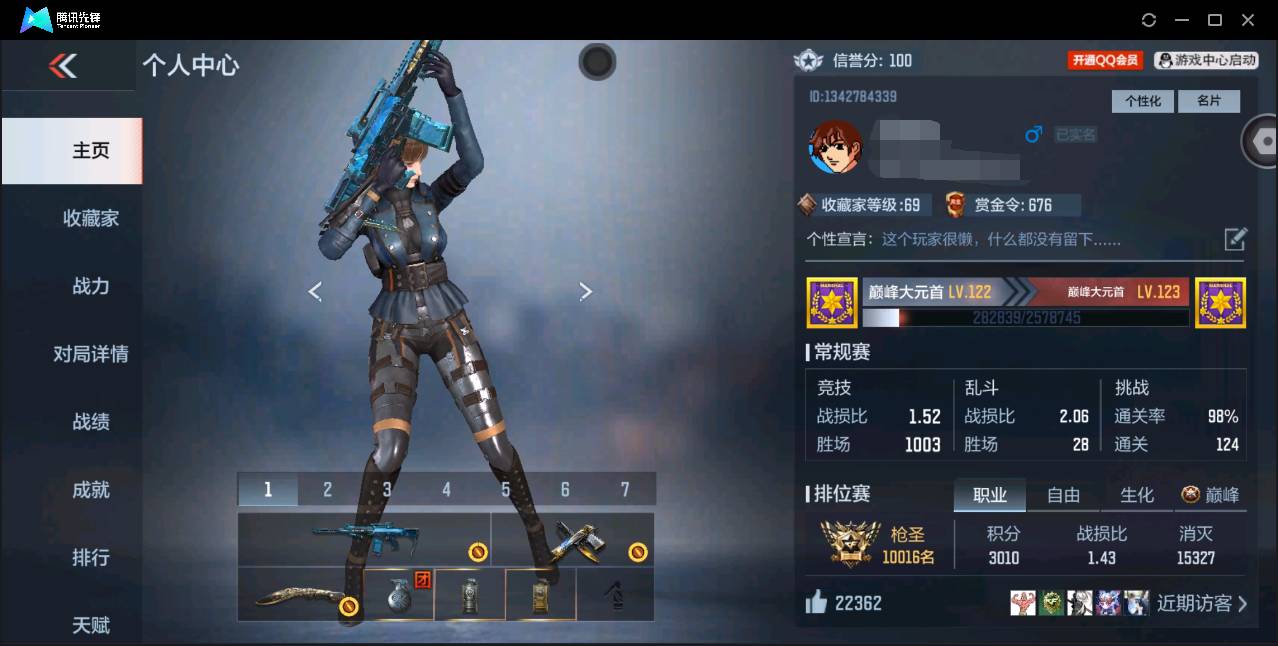Viewport: 1278px width, 646px height.
Task: Switch ranked stats to the 生化 tab
Action: (1137, 495)
